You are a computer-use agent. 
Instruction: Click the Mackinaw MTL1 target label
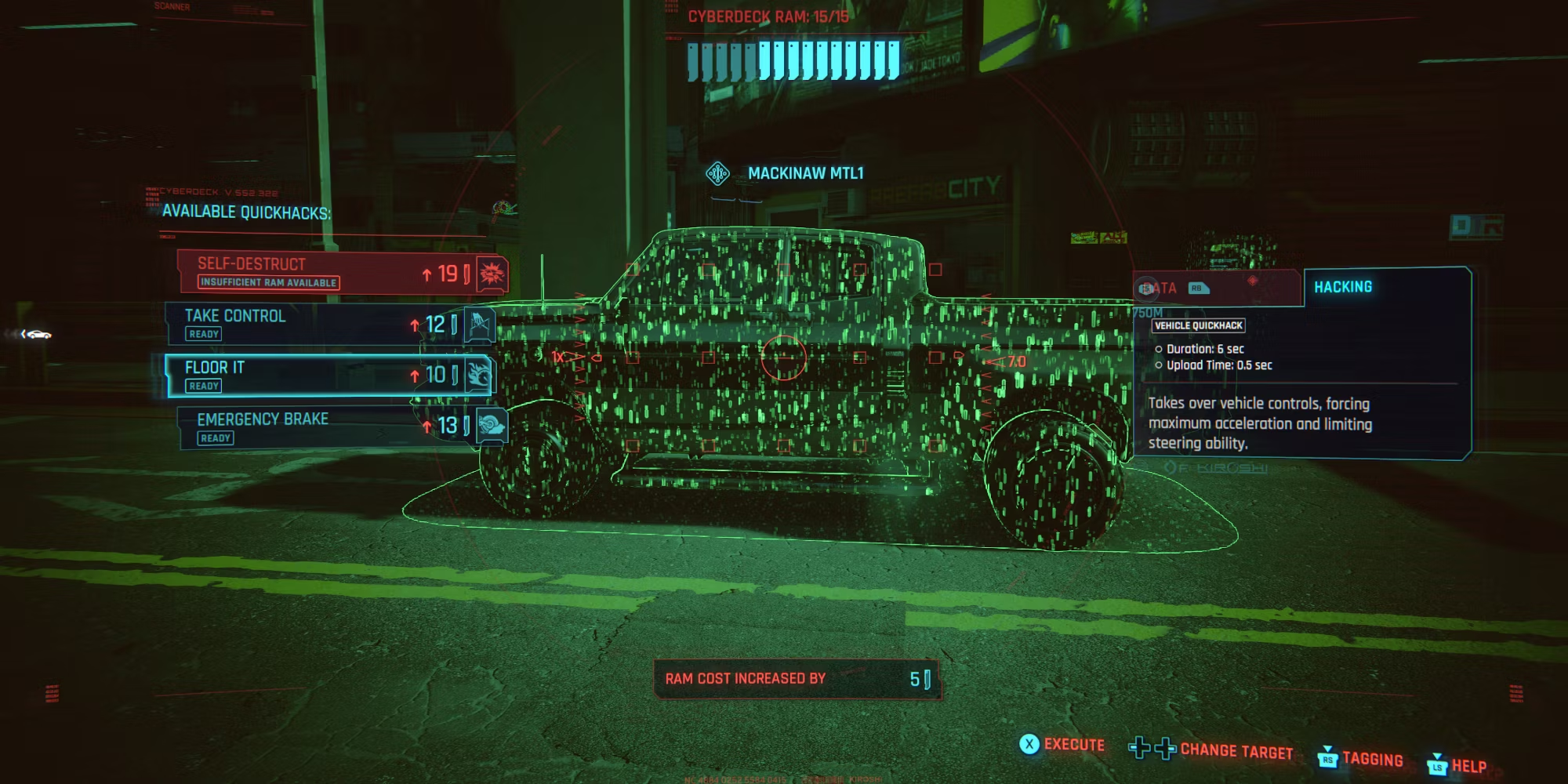[x=805, y=173]
